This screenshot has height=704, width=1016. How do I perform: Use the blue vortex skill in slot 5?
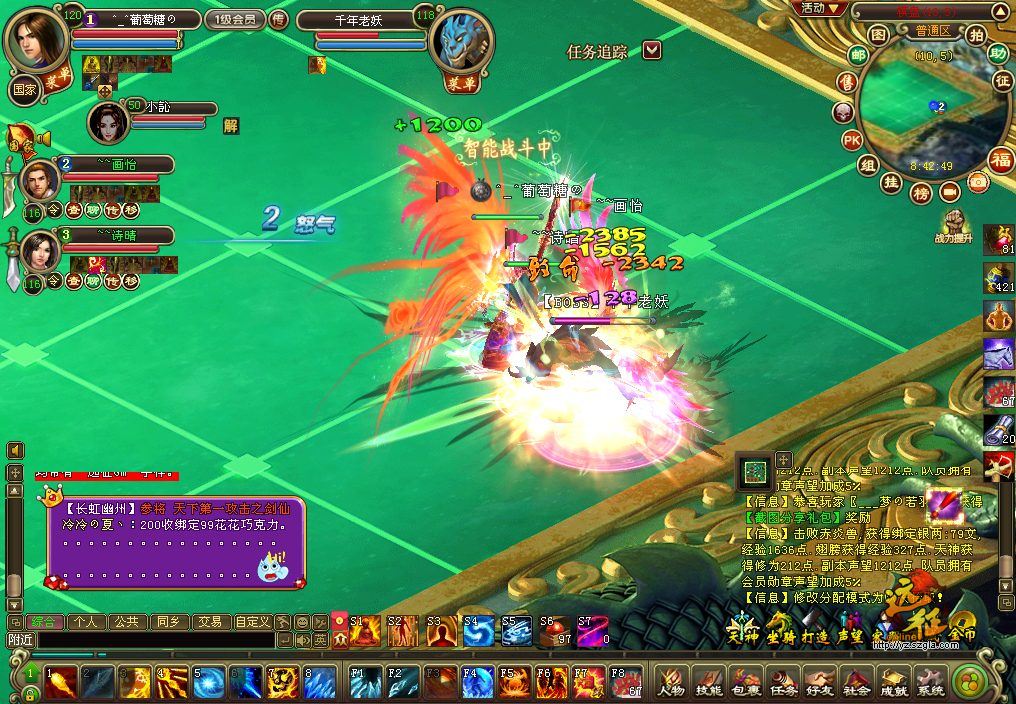point(207,683)
